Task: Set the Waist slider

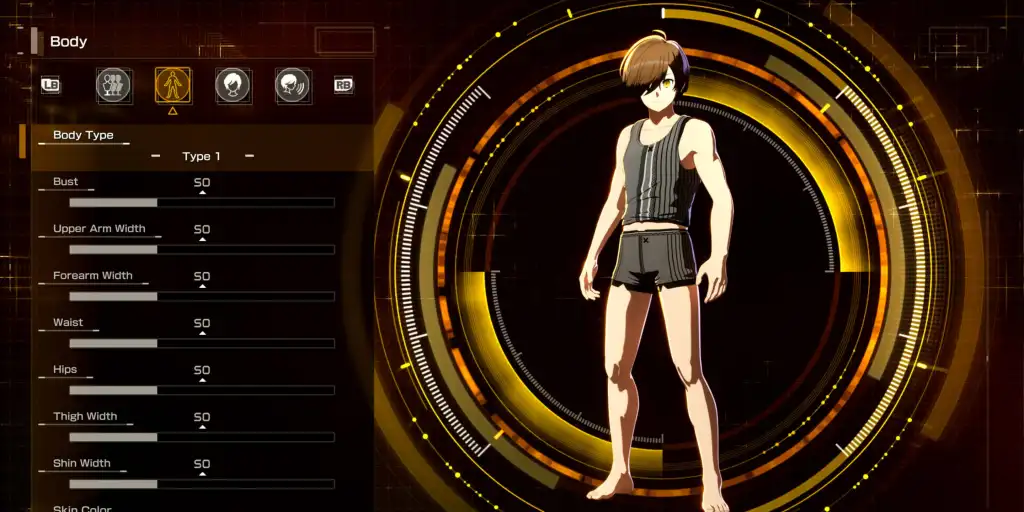Action: (201, 343)
